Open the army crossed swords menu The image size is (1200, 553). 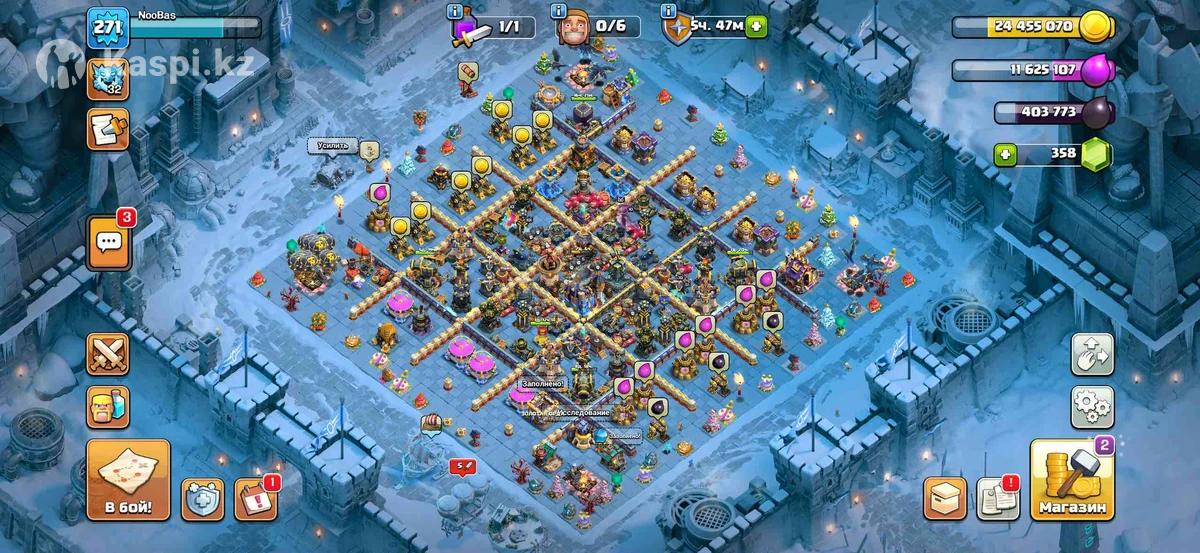108,353
